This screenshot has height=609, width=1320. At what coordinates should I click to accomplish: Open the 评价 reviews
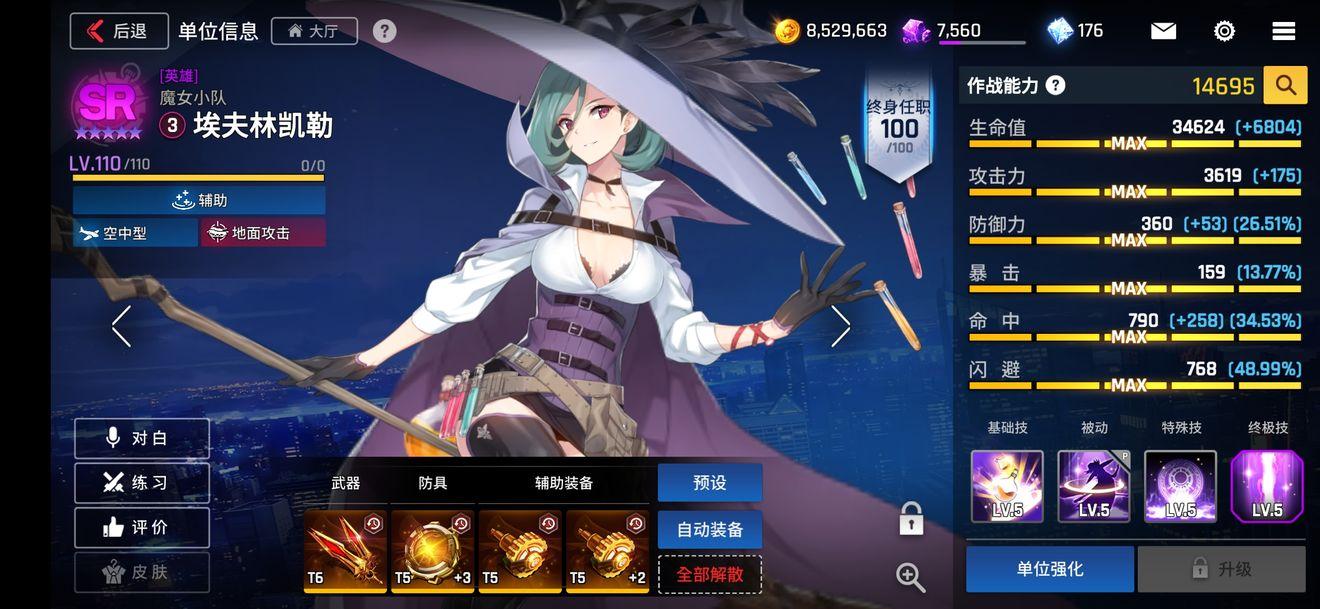click(142, 527)
